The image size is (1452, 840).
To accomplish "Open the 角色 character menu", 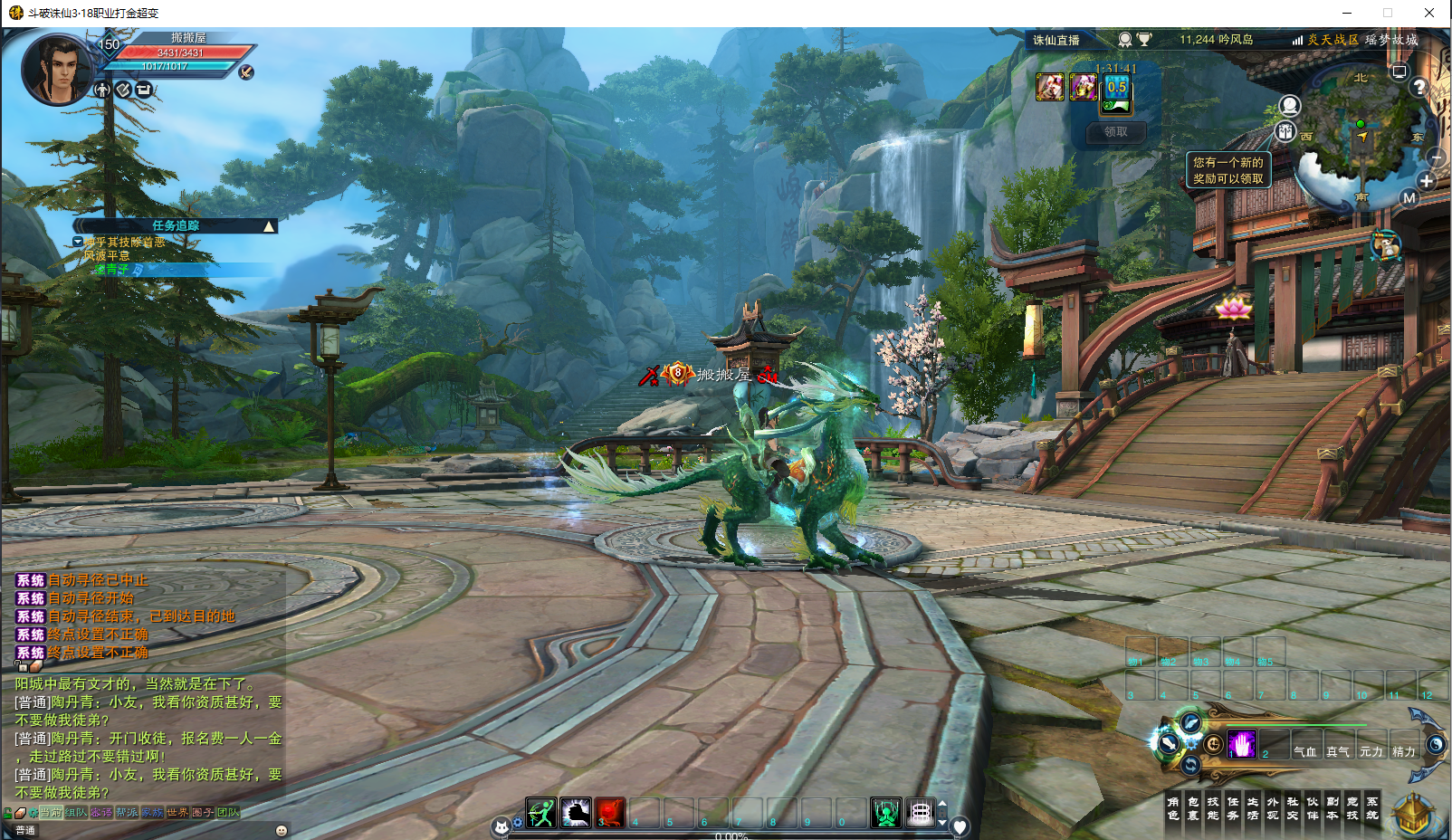I will (1173, 808).
